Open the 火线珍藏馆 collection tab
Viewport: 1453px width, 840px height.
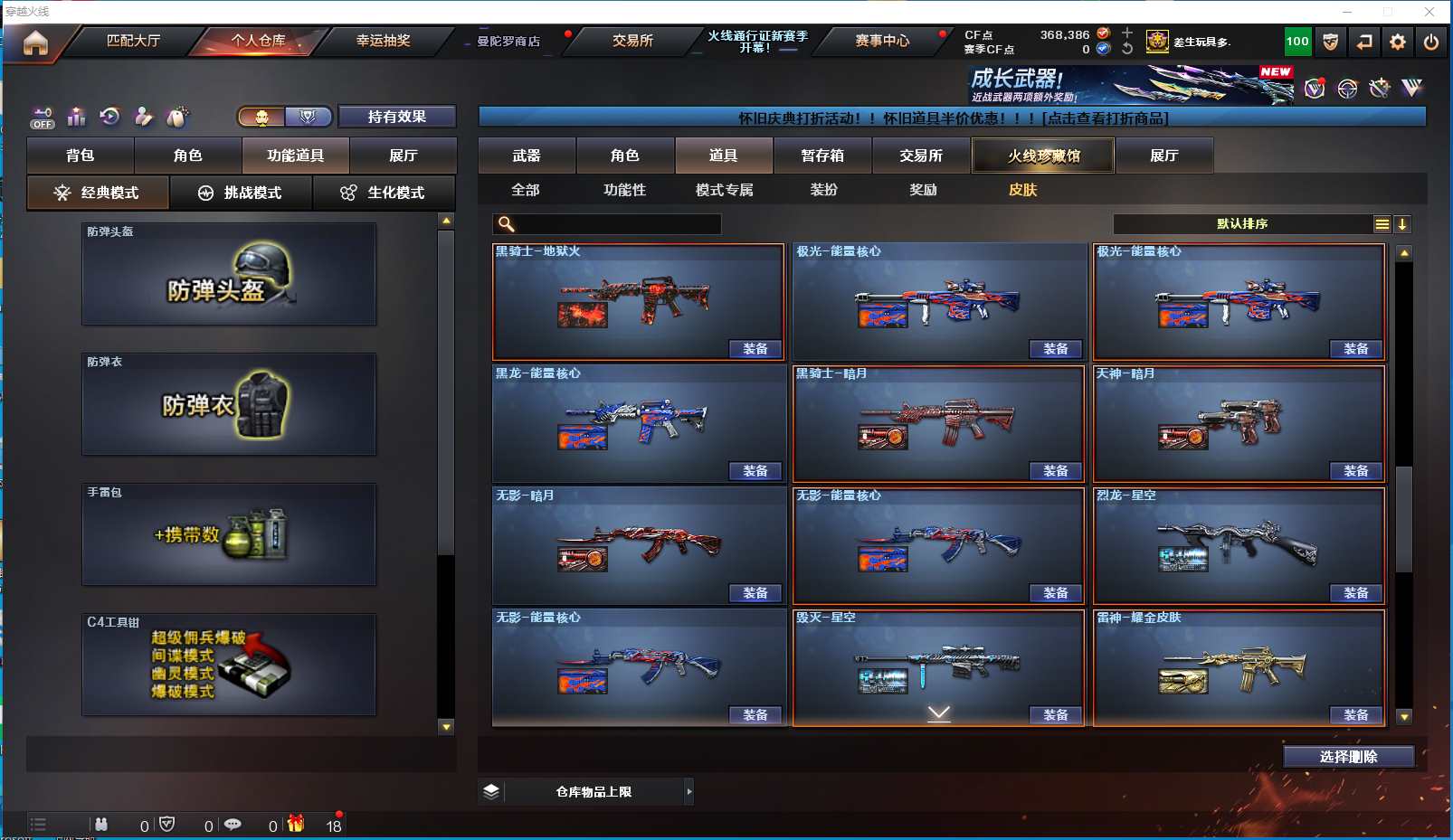pyautogui.click(x=1043, y=156)
